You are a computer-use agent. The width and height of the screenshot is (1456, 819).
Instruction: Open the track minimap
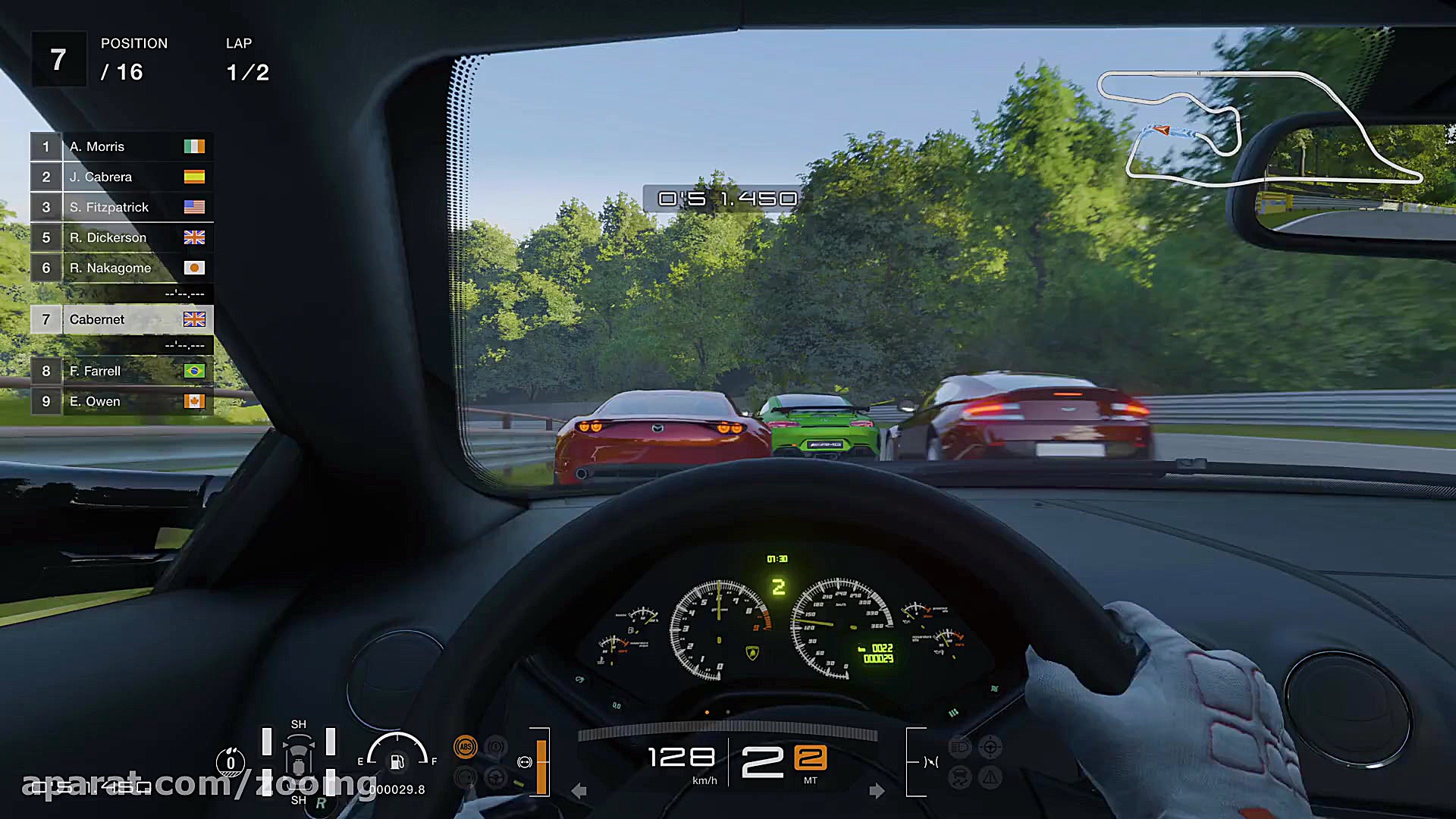1259,129
